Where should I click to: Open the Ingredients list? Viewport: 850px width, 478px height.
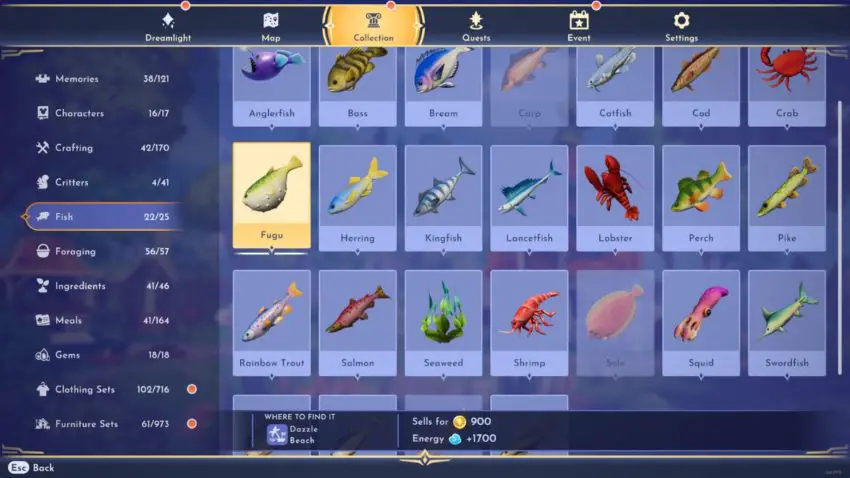point(102,286)
